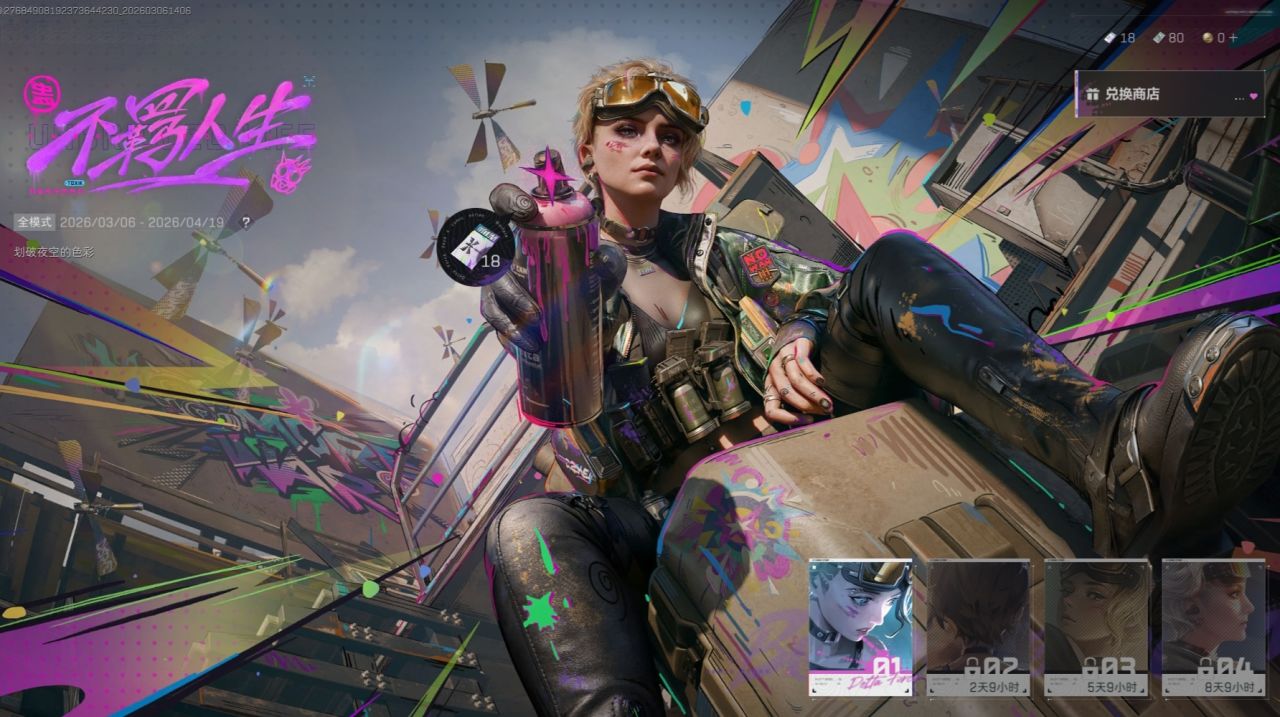This screenshot has width=1280, height=717.
Task: Click the round ticket badge showing 18
Action: 475,246
